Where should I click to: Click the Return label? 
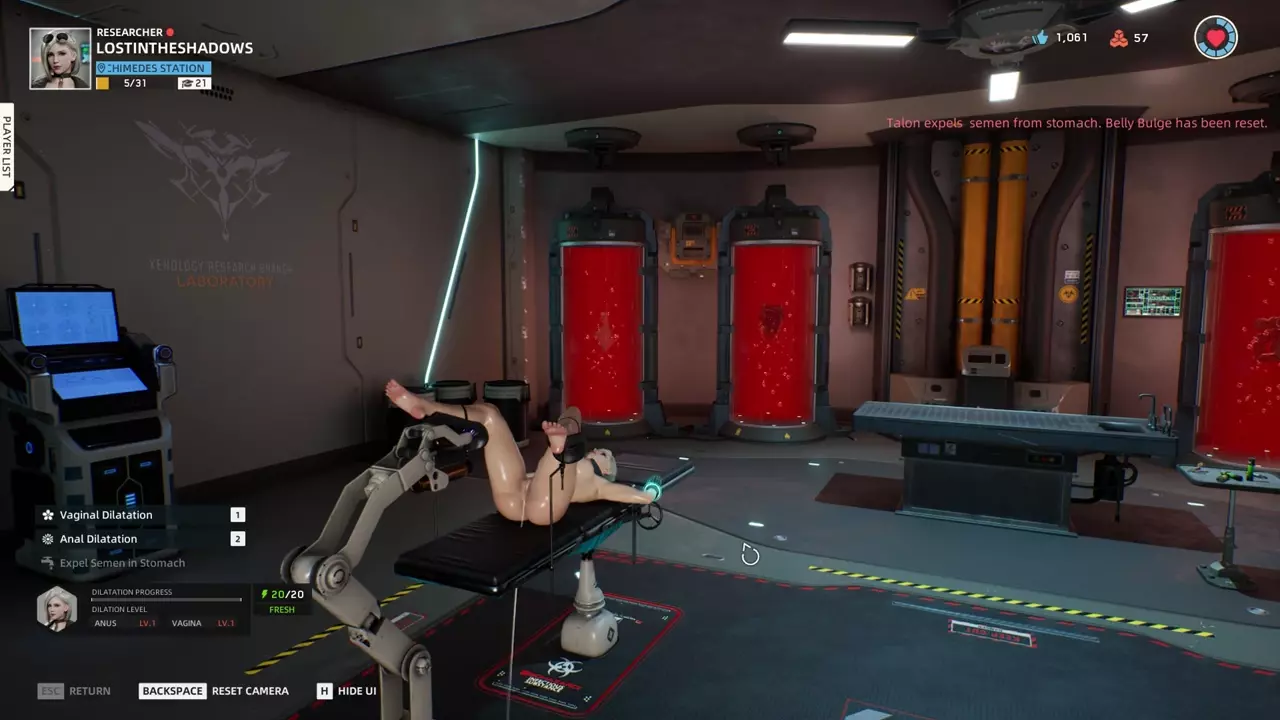coord(90,691)
